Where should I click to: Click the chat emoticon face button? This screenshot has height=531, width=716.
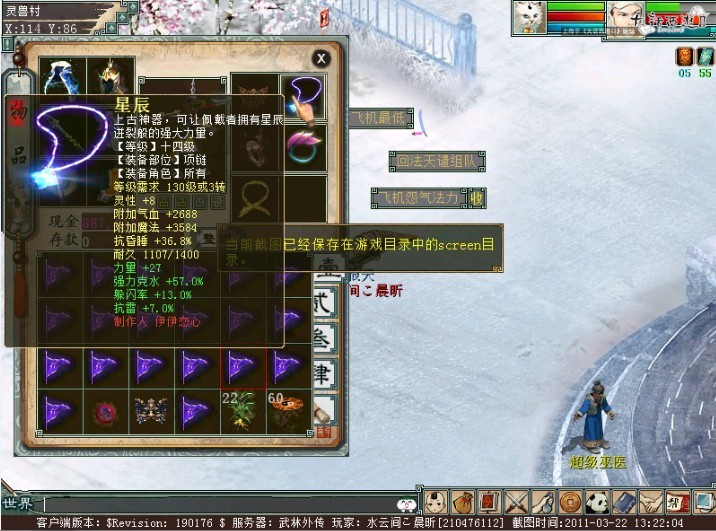[x=406, y=505]
